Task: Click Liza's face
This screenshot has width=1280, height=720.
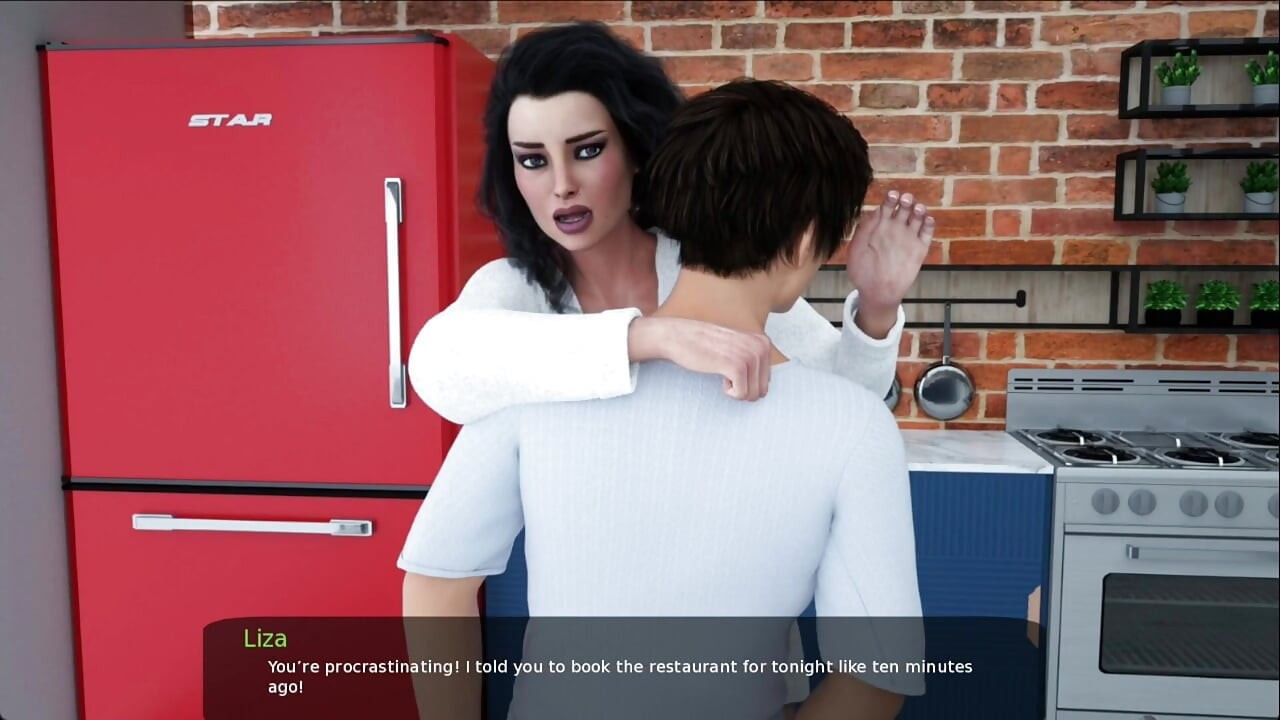Action: (x=567, y=165)
